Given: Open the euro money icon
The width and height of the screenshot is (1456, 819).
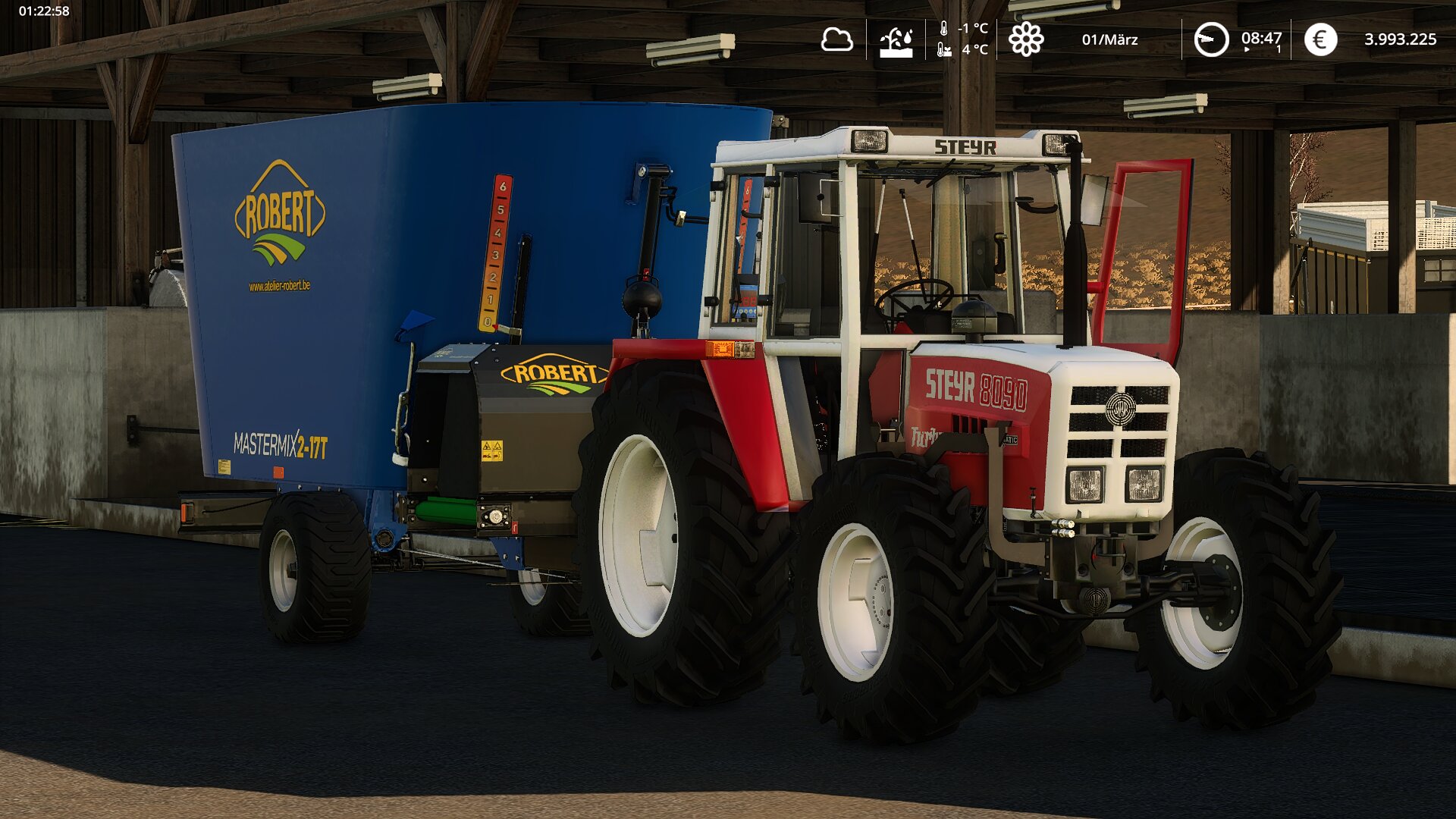Looking at the screenshot, I should 1320,39.
